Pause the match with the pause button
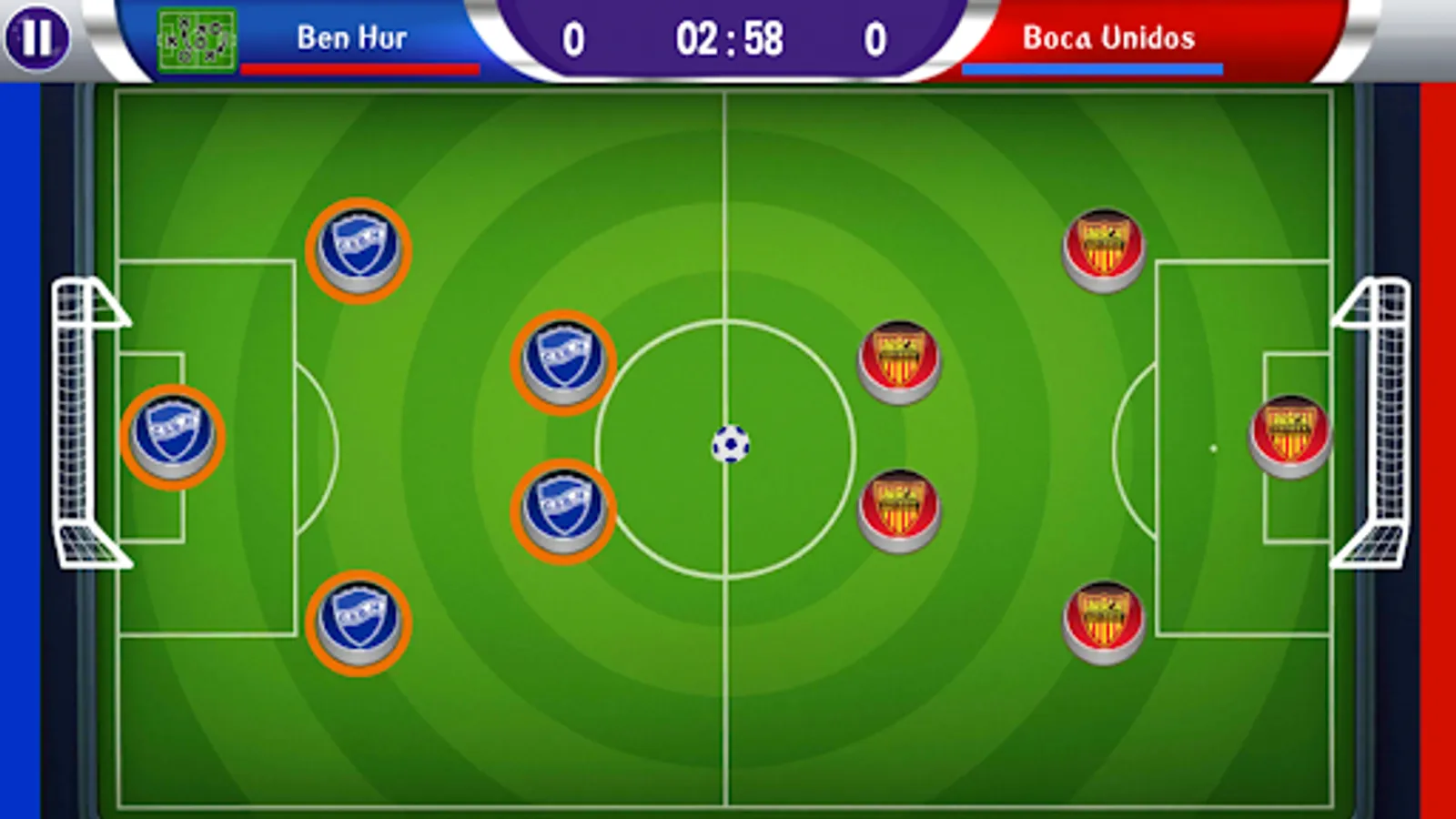The image size is (1456, 819). (x=36, y=37)
